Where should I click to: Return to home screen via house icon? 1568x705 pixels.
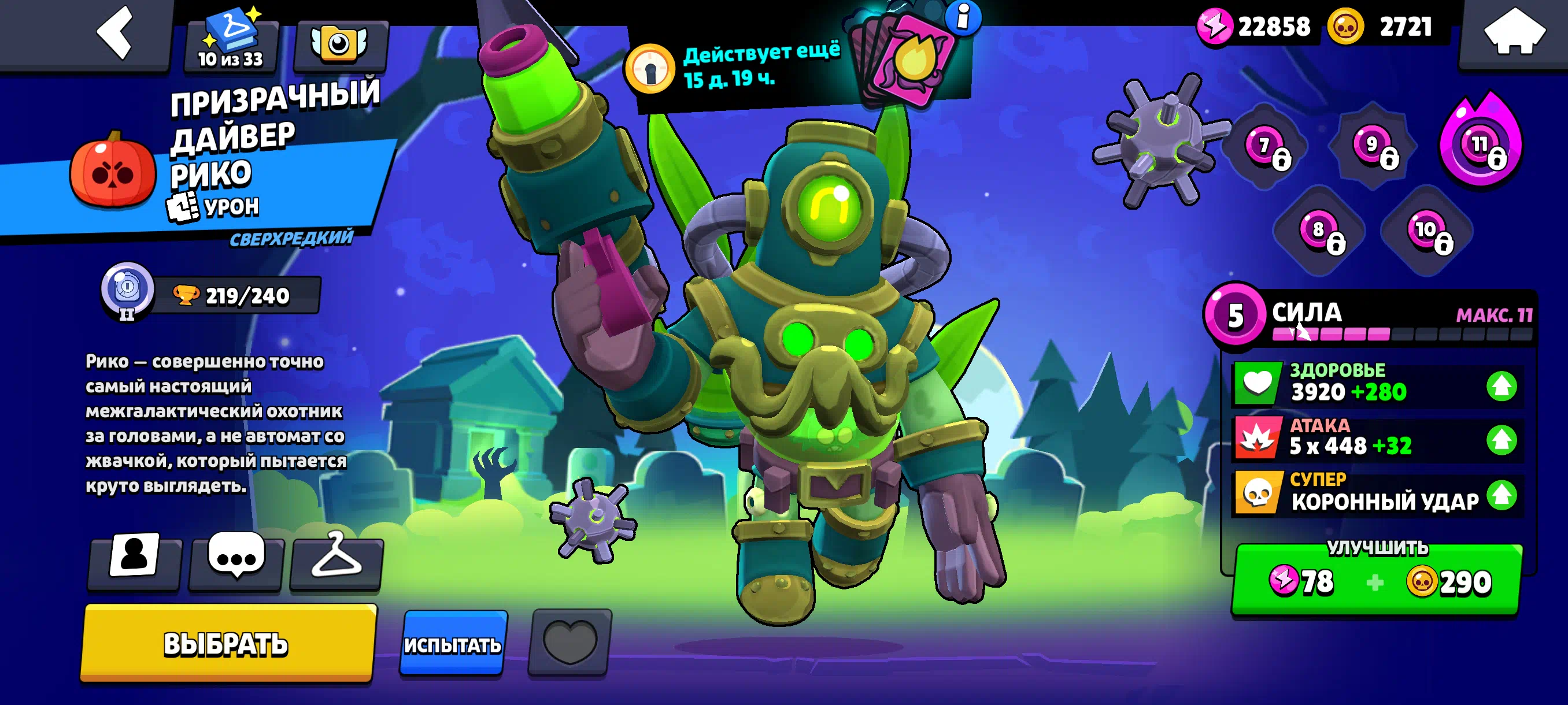point(1514,33)
